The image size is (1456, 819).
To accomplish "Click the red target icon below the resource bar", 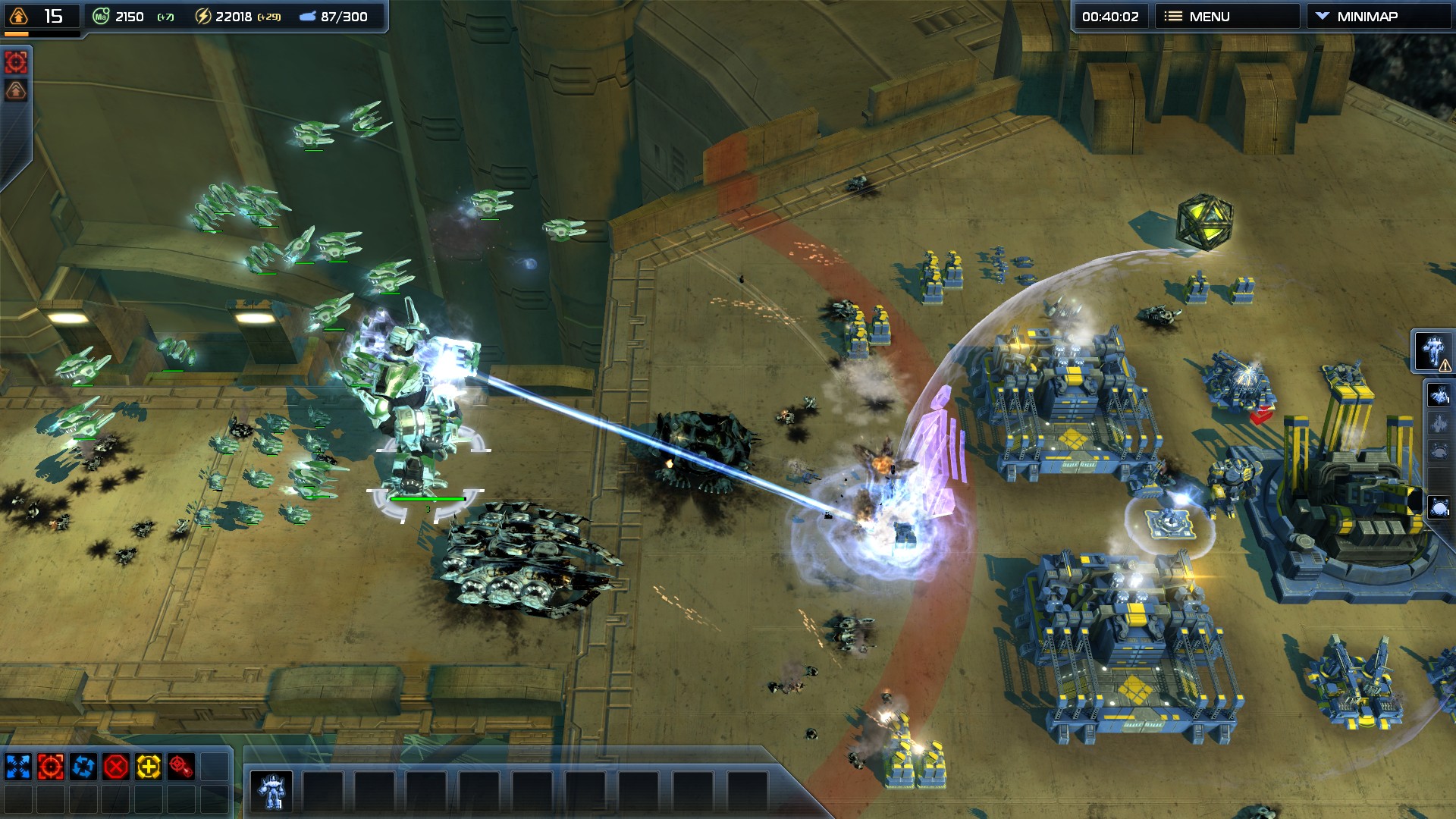I will pyautogui.click(x=16, y=62).
